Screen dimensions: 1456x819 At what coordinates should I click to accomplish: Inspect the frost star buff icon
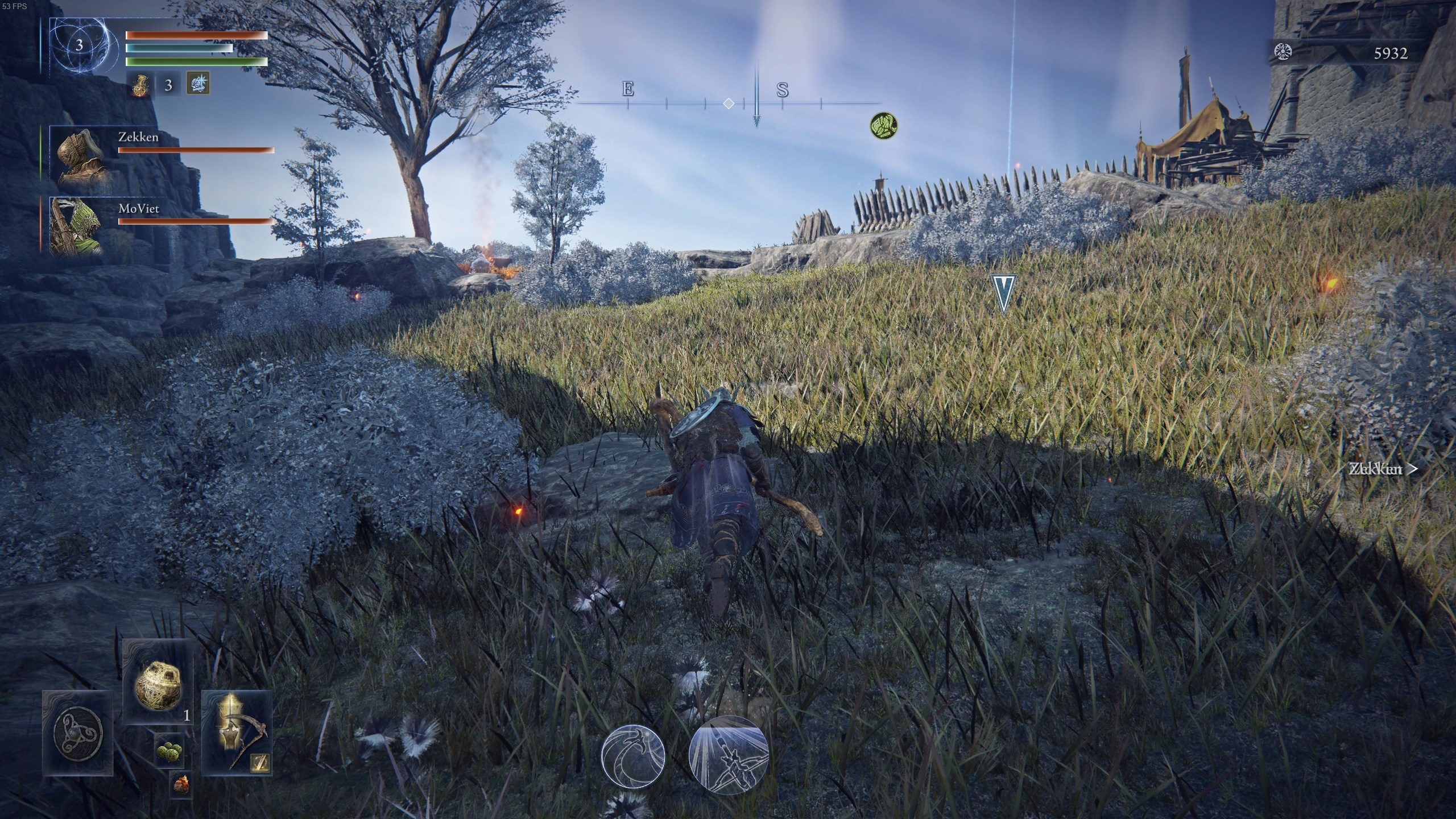(198, 84)
